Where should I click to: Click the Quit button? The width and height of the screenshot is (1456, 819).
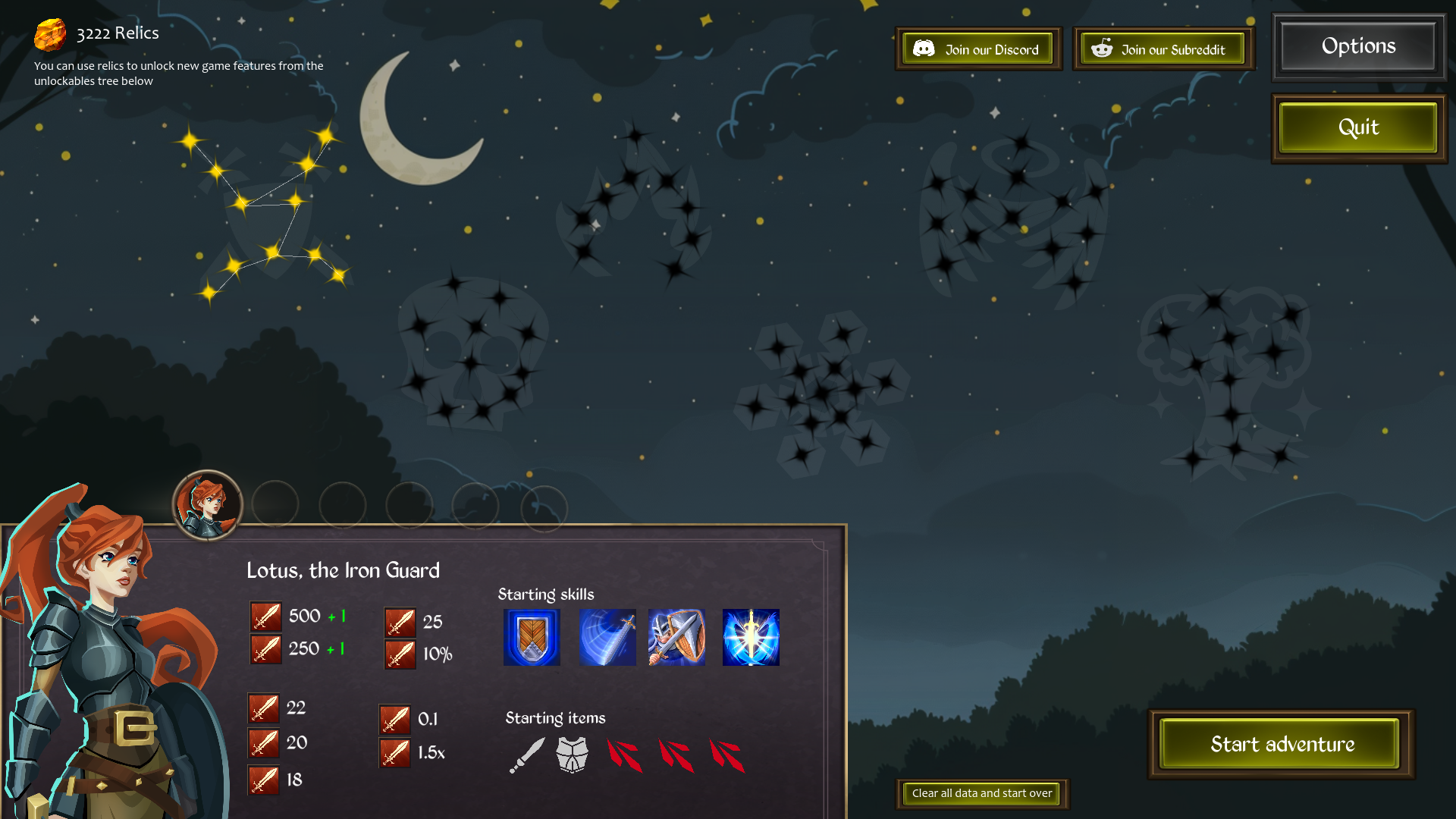point(1357,127)
